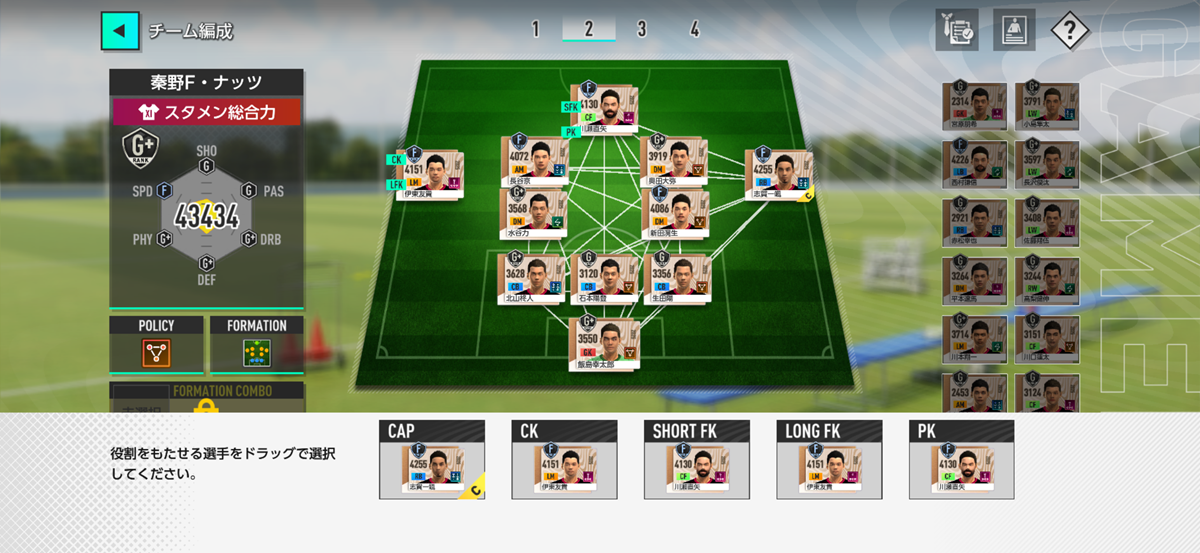Switch to team preset tab 4
The height and width of the screenshot is (553, 1200).
694,29
